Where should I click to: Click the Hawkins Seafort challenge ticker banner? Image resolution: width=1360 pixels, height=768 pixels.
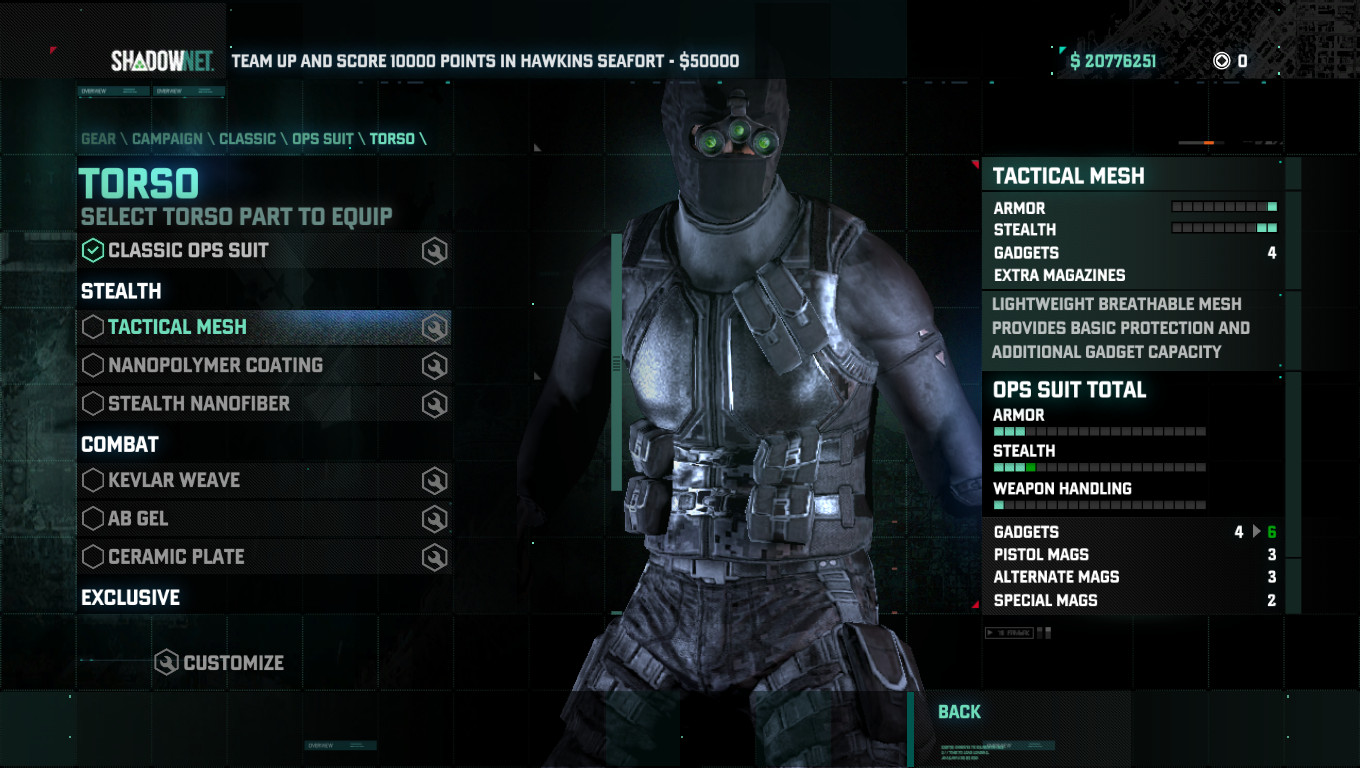click(485, 60)
